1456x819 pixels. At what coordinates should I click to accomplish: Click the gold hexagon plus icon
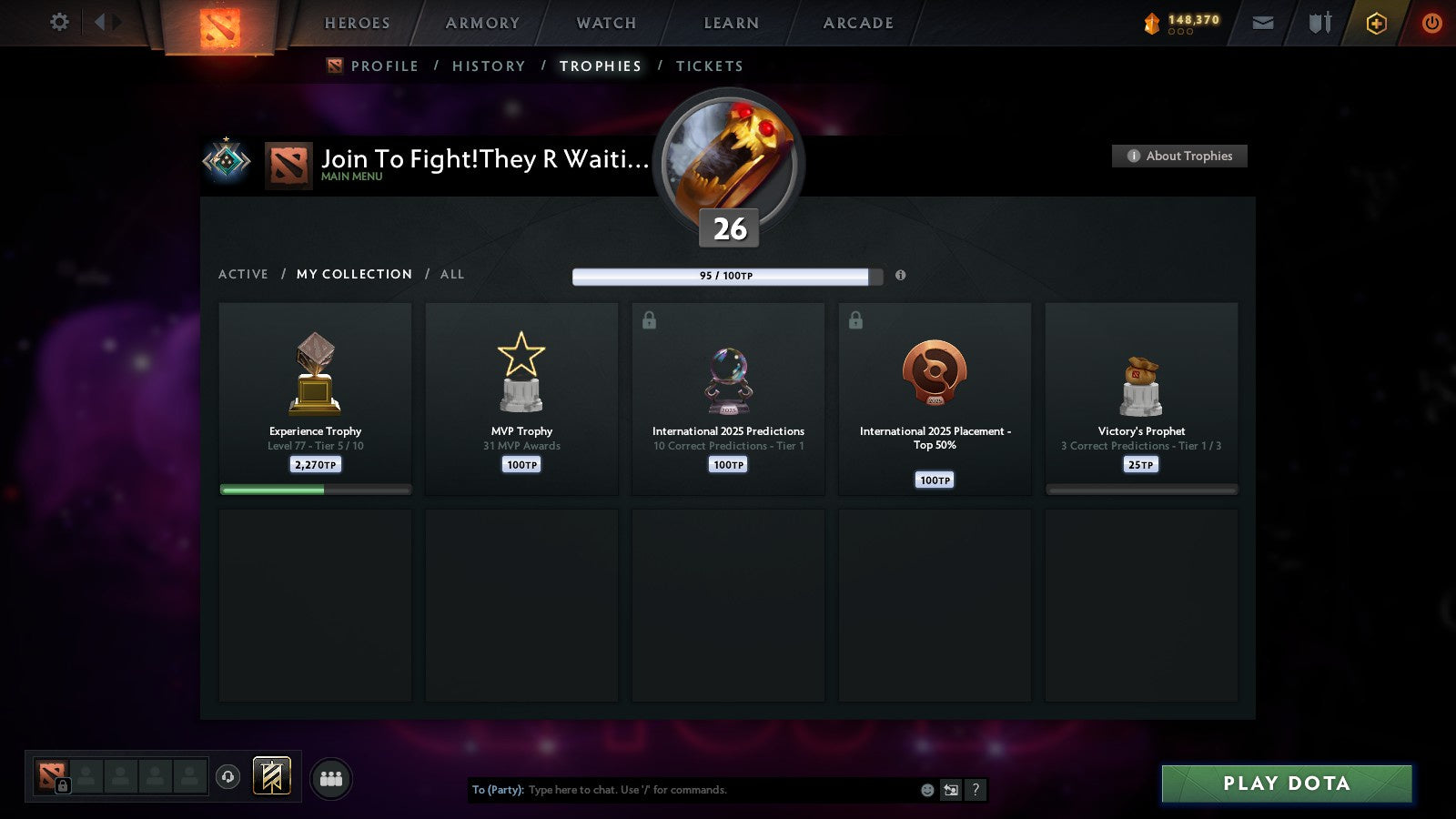(x=1376, y=23)
